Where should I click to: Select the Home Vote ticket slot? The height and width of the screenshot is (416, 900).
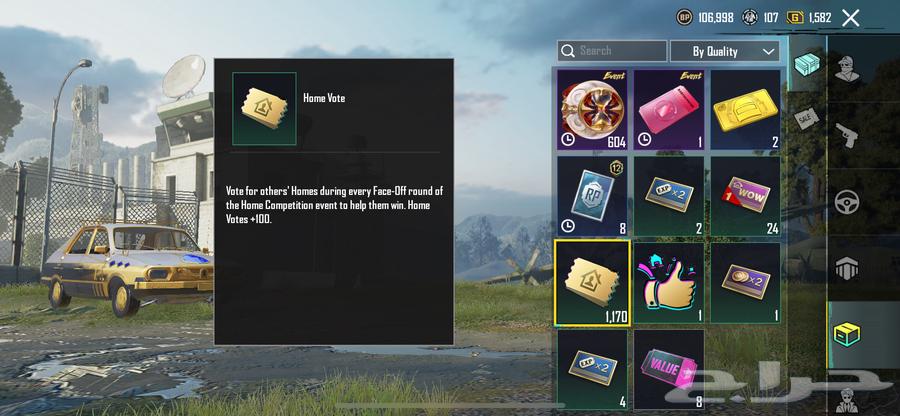[x=592, y=281]
